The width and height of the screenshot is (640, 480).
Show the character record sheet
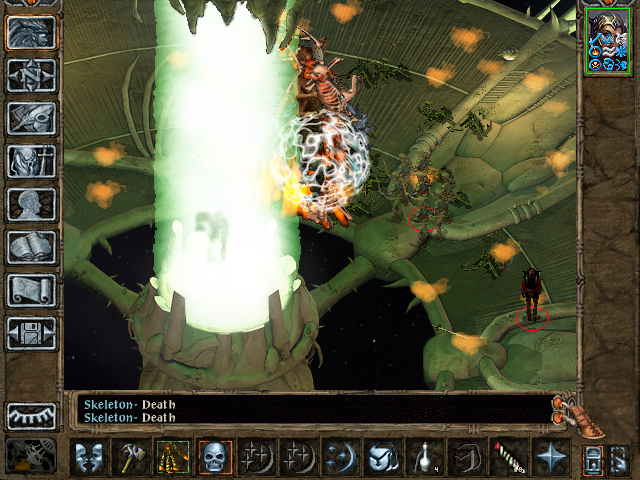click(x=31, y=204)
